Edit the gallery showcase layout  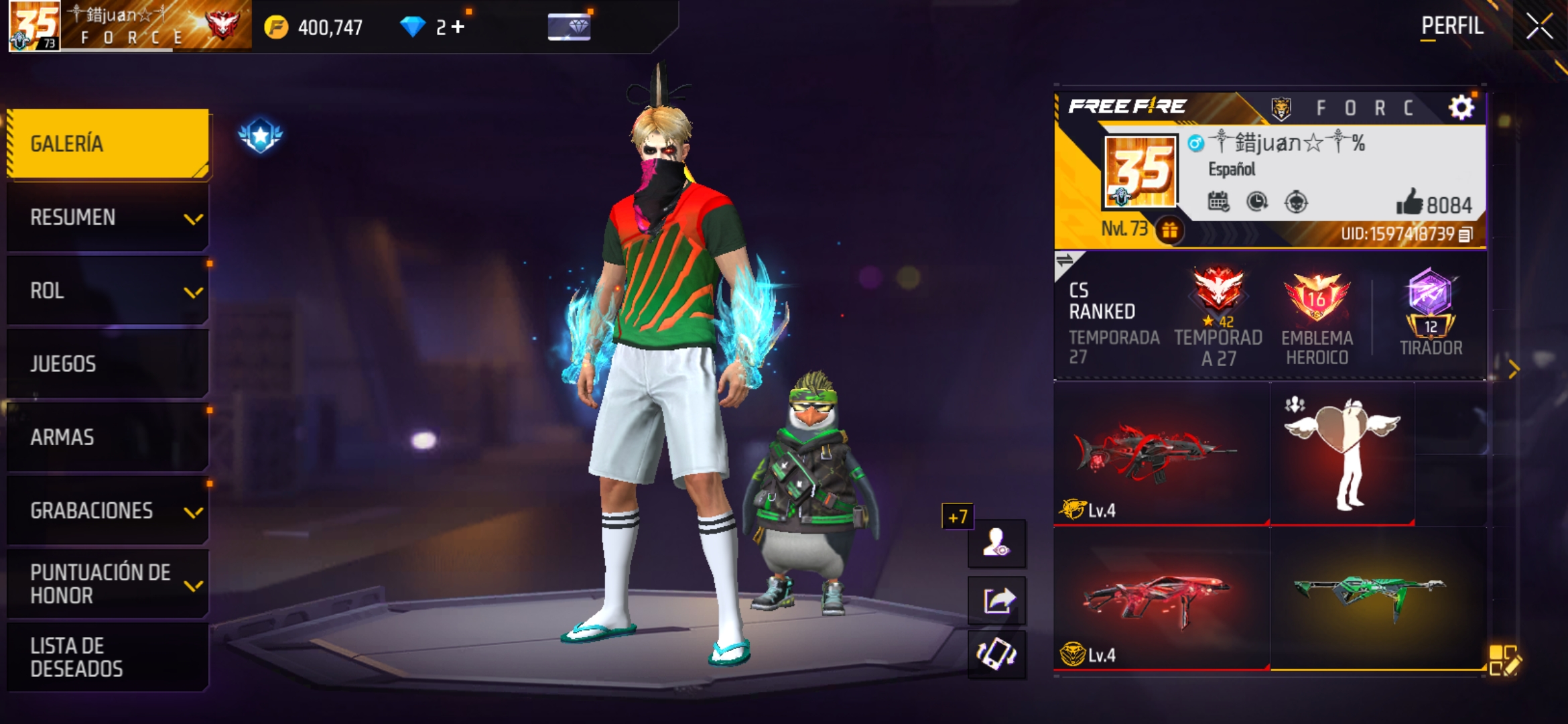point(1504,660)
